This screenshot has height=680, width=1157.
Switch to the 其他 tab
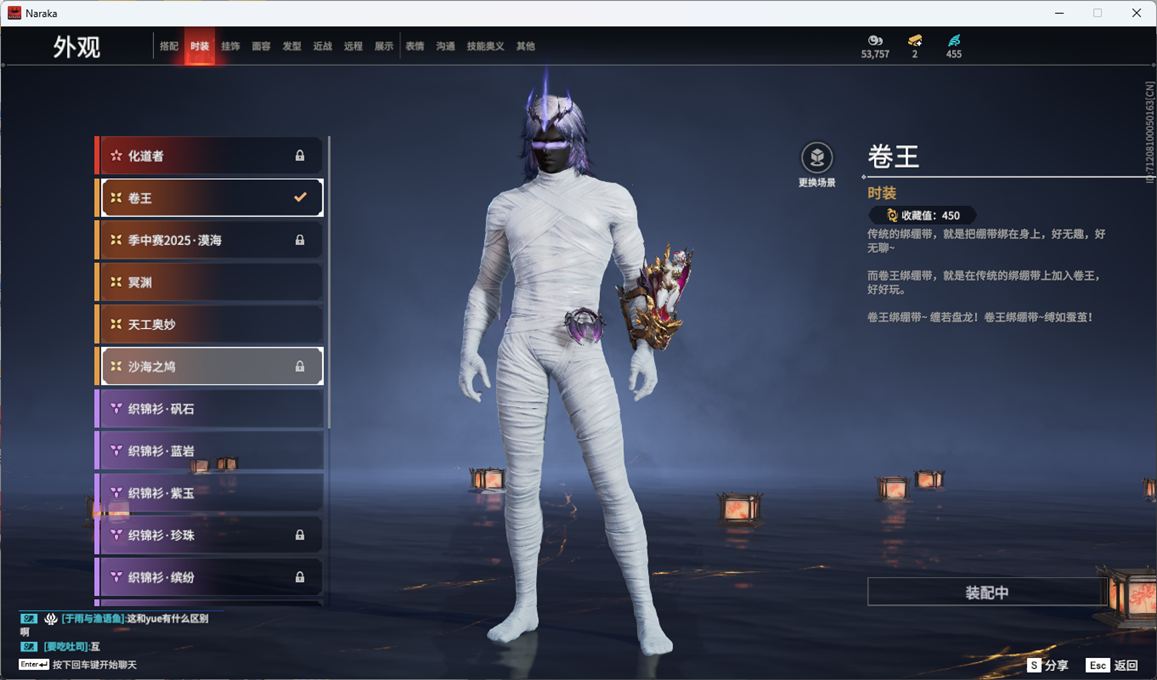coord(525,46)
